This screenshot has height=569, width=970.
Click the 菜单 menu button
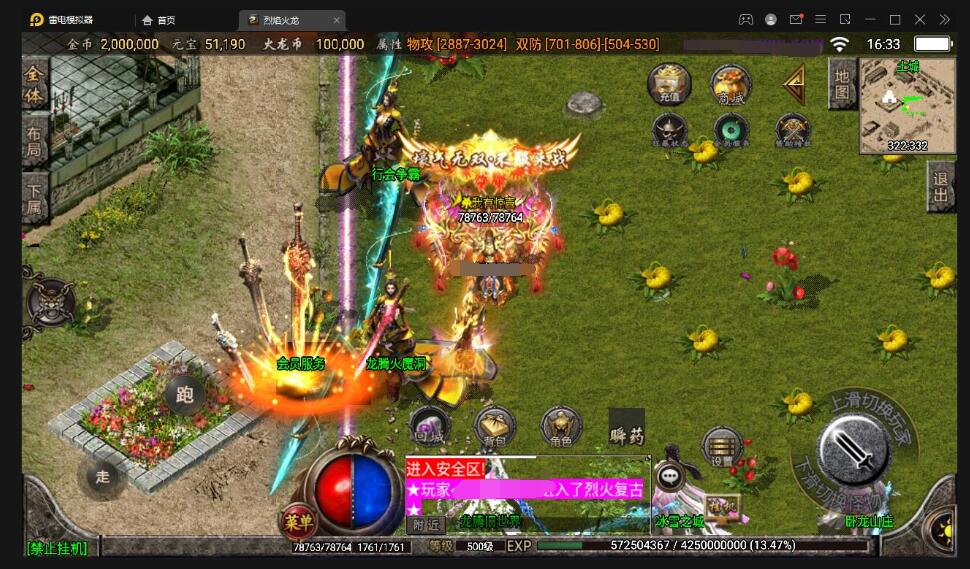coord(298,520)
